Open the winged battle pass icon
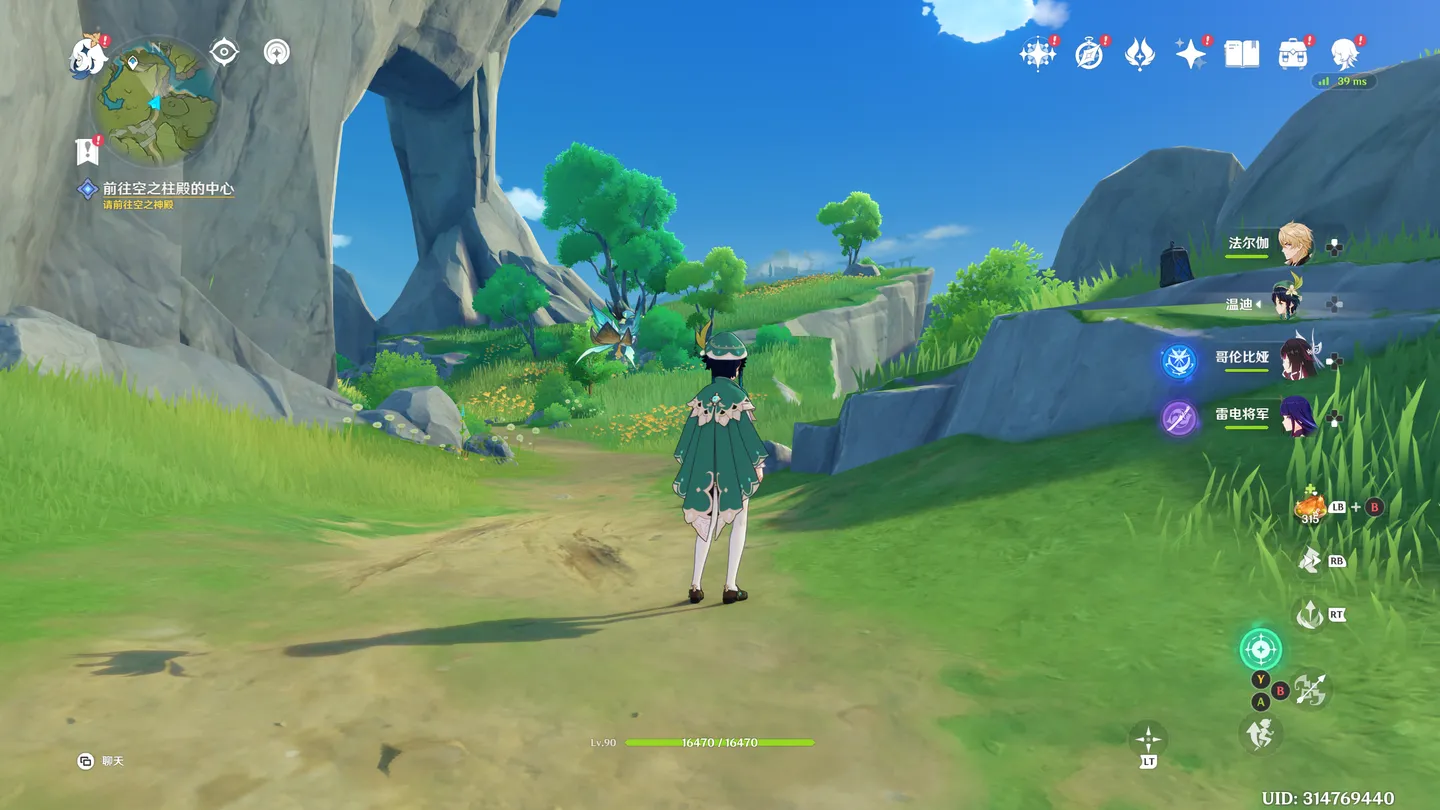 (x=1140, y=54)
